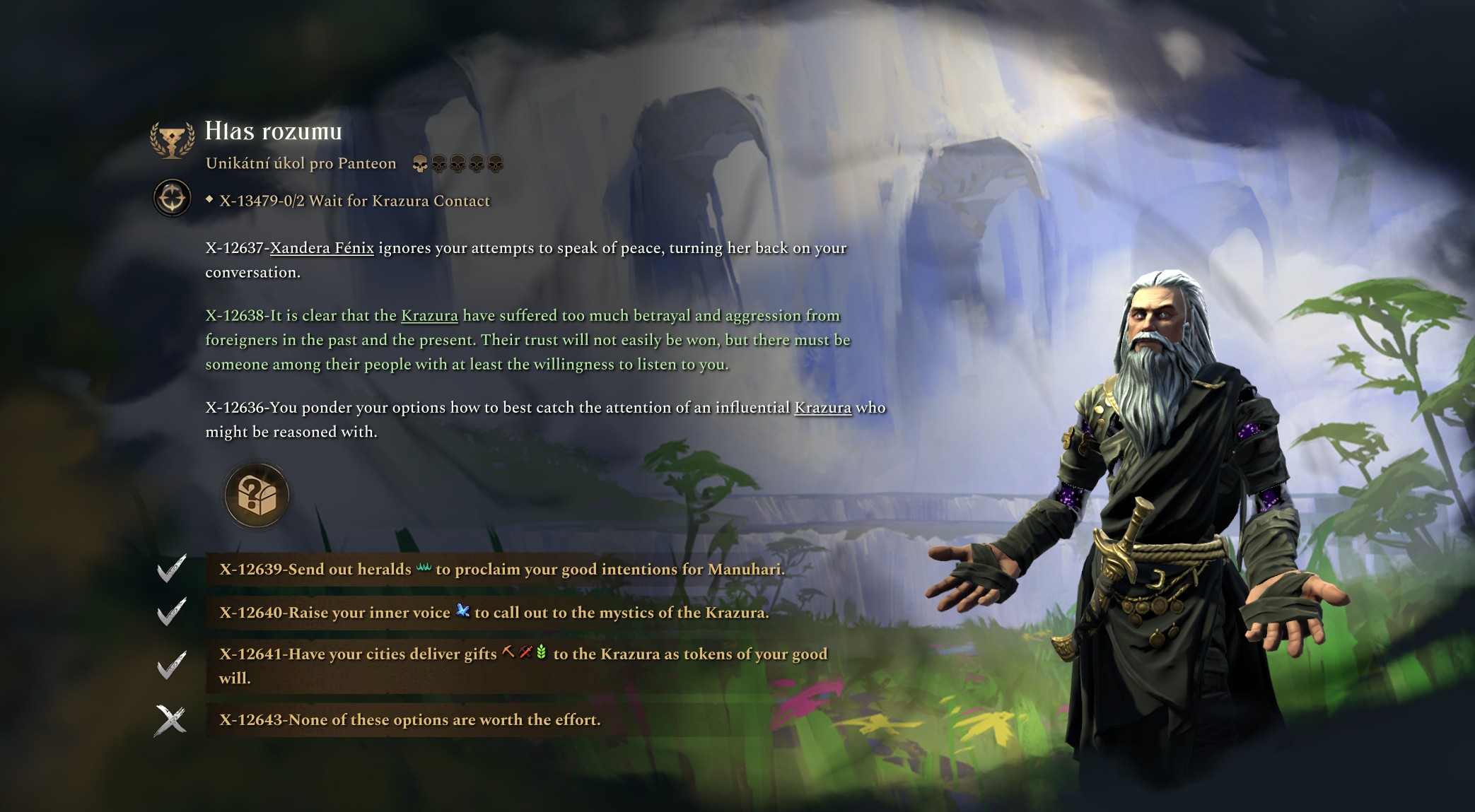Screen dimensions: 1475x812
Task: Select 'Raise your inner voice' choice
Action: (494, 613)
